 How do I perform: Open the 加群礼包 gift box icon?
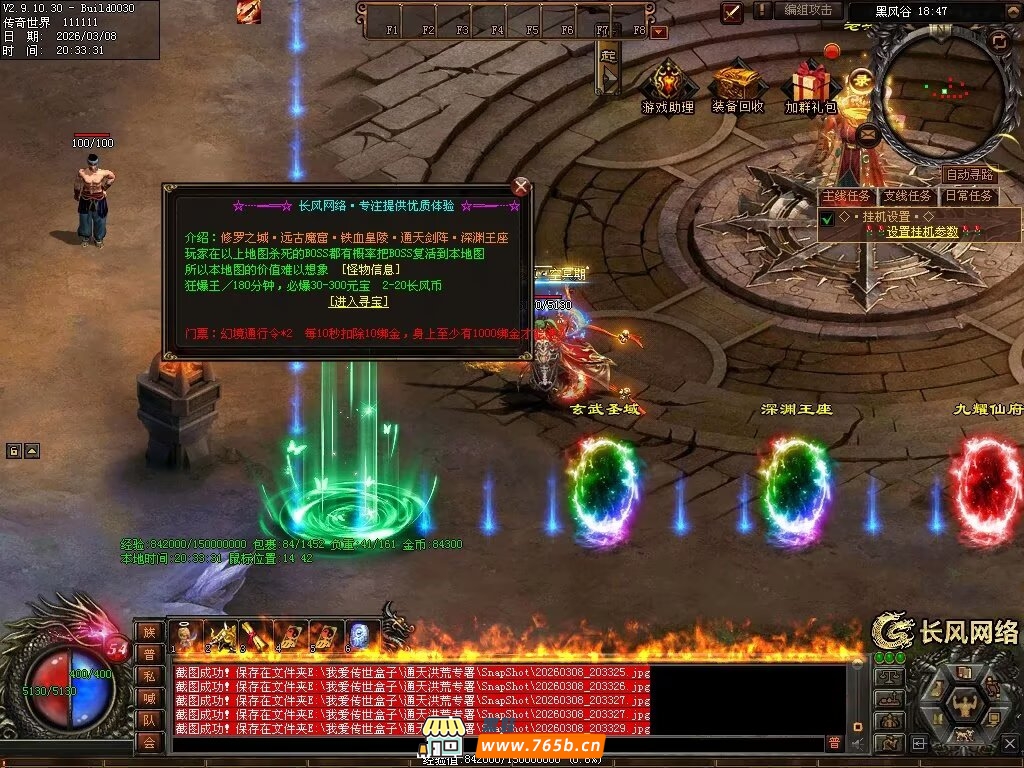(x=811, y=84)
